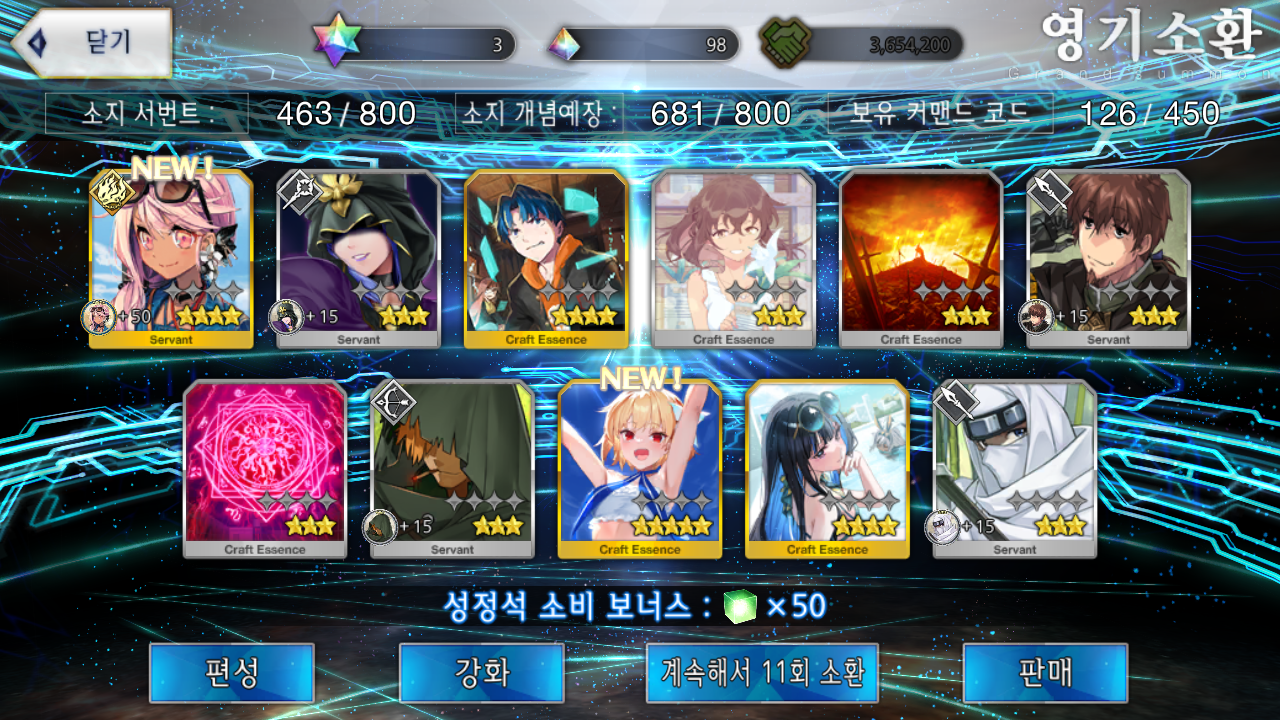1280x720 pixels.
Task: Open the 강화 enhancement menu
Action: click(481, 672)
